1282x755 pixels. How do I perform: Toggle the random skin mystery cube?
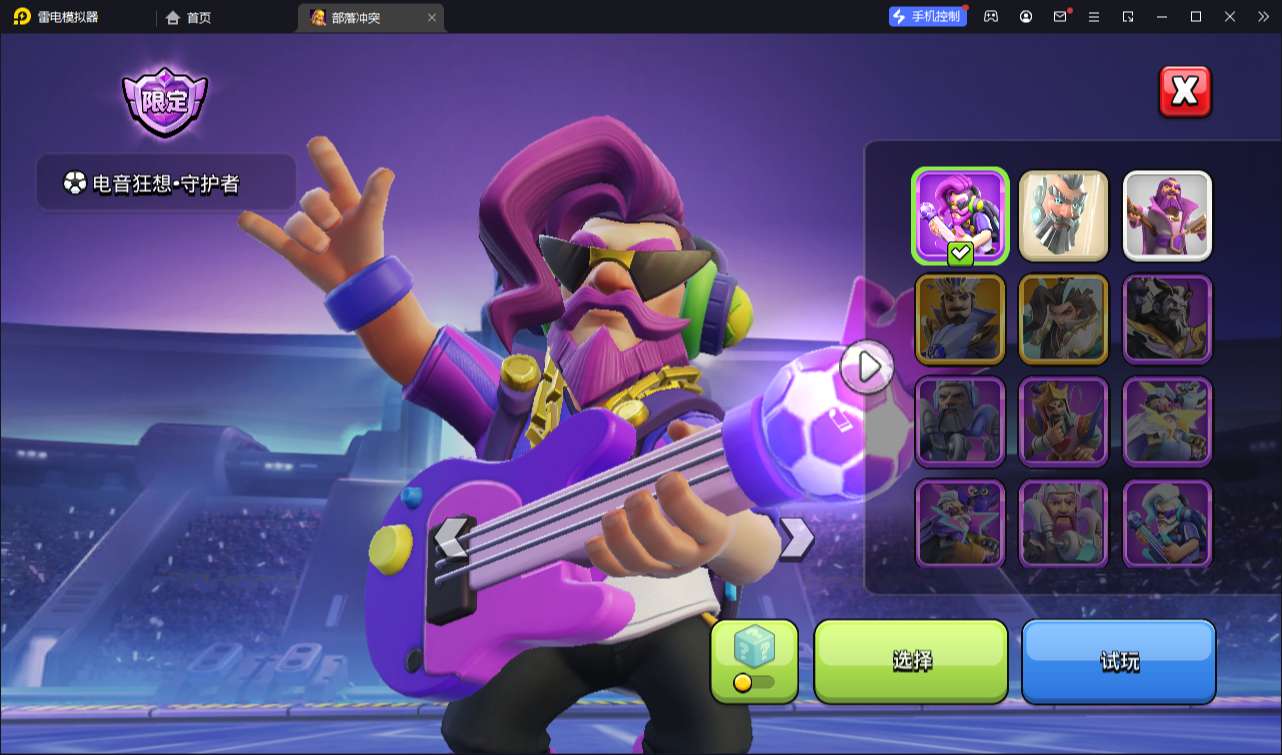[x=754, y=660]
